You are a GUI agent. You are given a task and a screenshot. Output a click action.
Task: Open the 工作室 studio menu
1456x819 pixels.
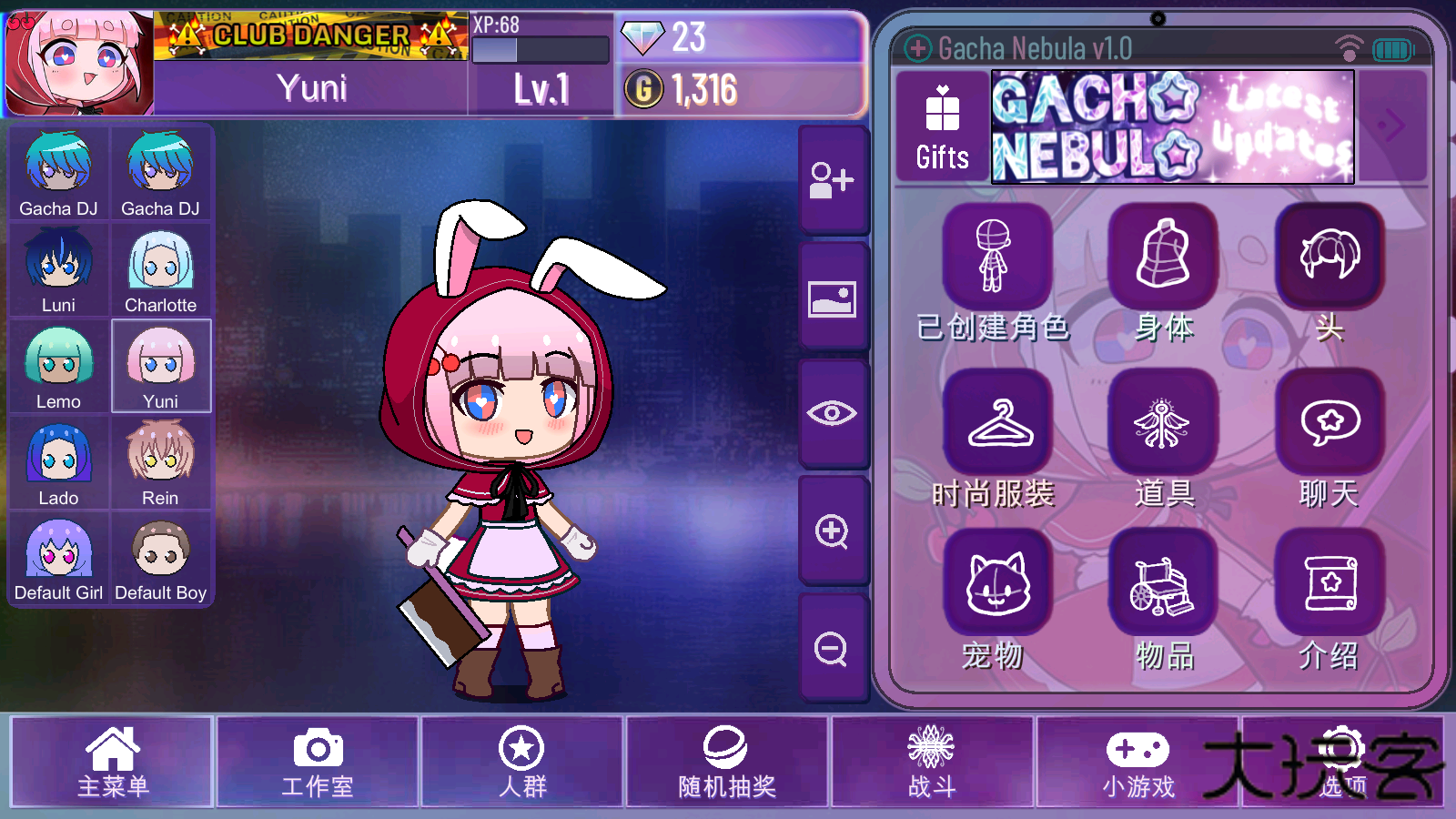pyautogui.click(x=317, y=763)
